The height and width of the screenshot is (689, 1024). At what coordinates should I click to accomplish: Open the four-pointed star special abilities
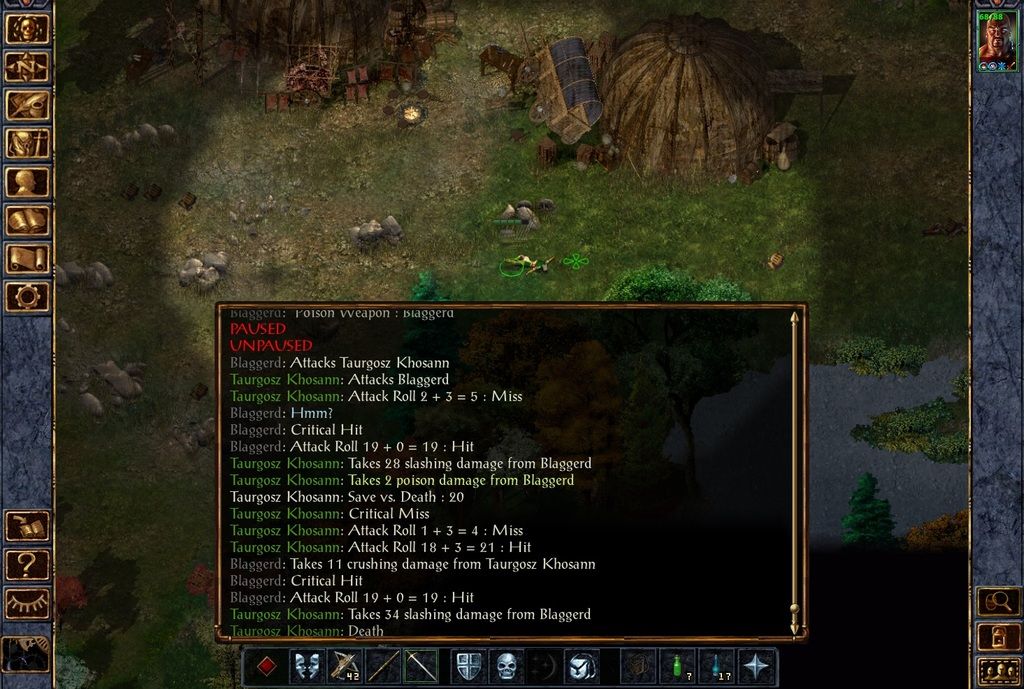pos(756,666)
